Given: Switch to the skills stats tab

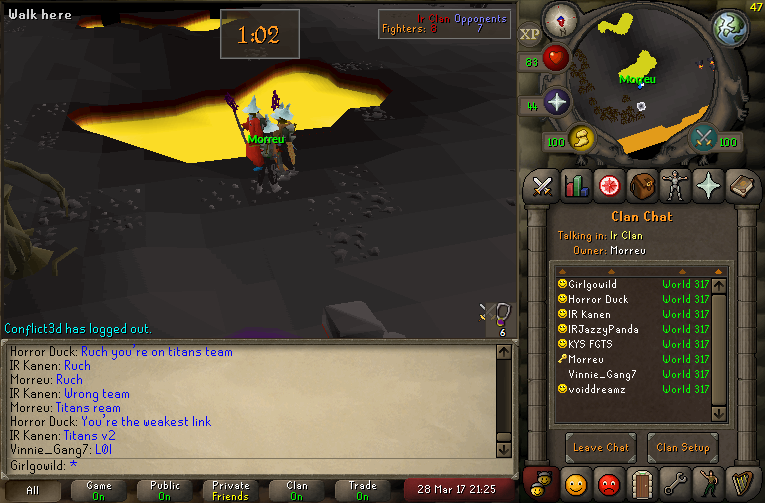Looking at the screenshot, I should click(x=575, y=185).
